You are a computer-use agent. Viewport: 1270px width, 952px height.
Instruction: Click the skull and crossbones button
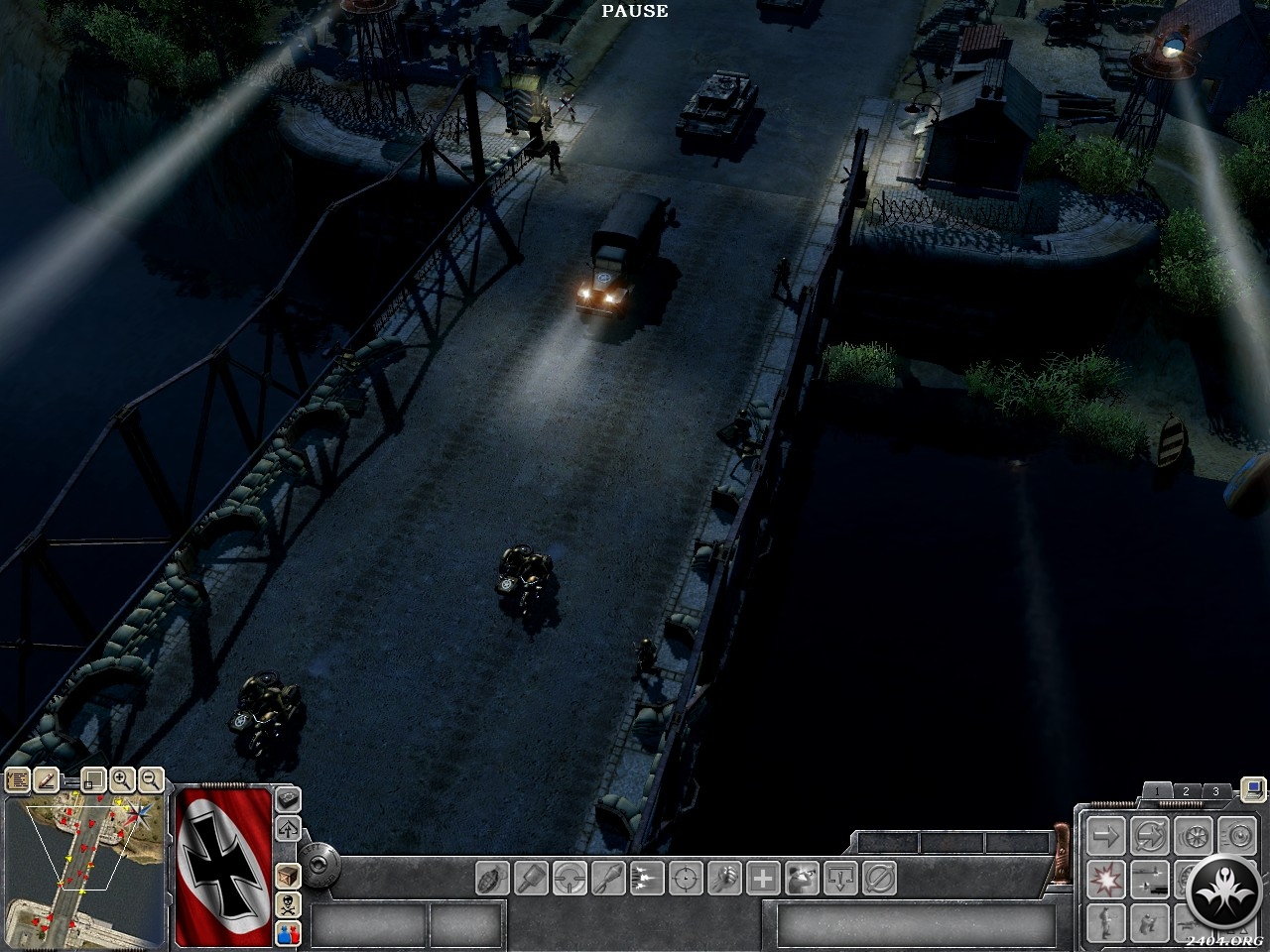point(288,904)
